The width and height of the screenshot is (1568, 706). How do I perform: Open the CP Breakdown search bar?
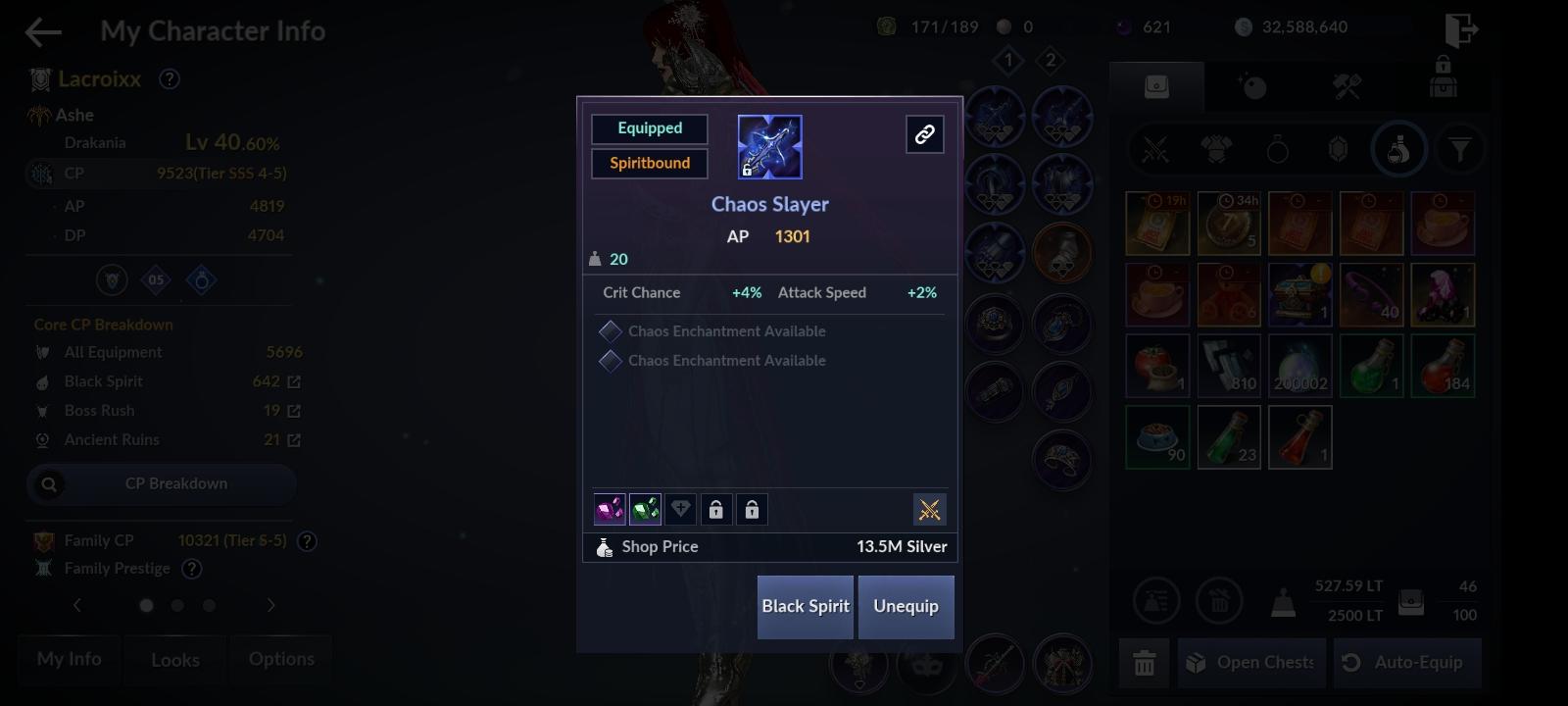160,483
